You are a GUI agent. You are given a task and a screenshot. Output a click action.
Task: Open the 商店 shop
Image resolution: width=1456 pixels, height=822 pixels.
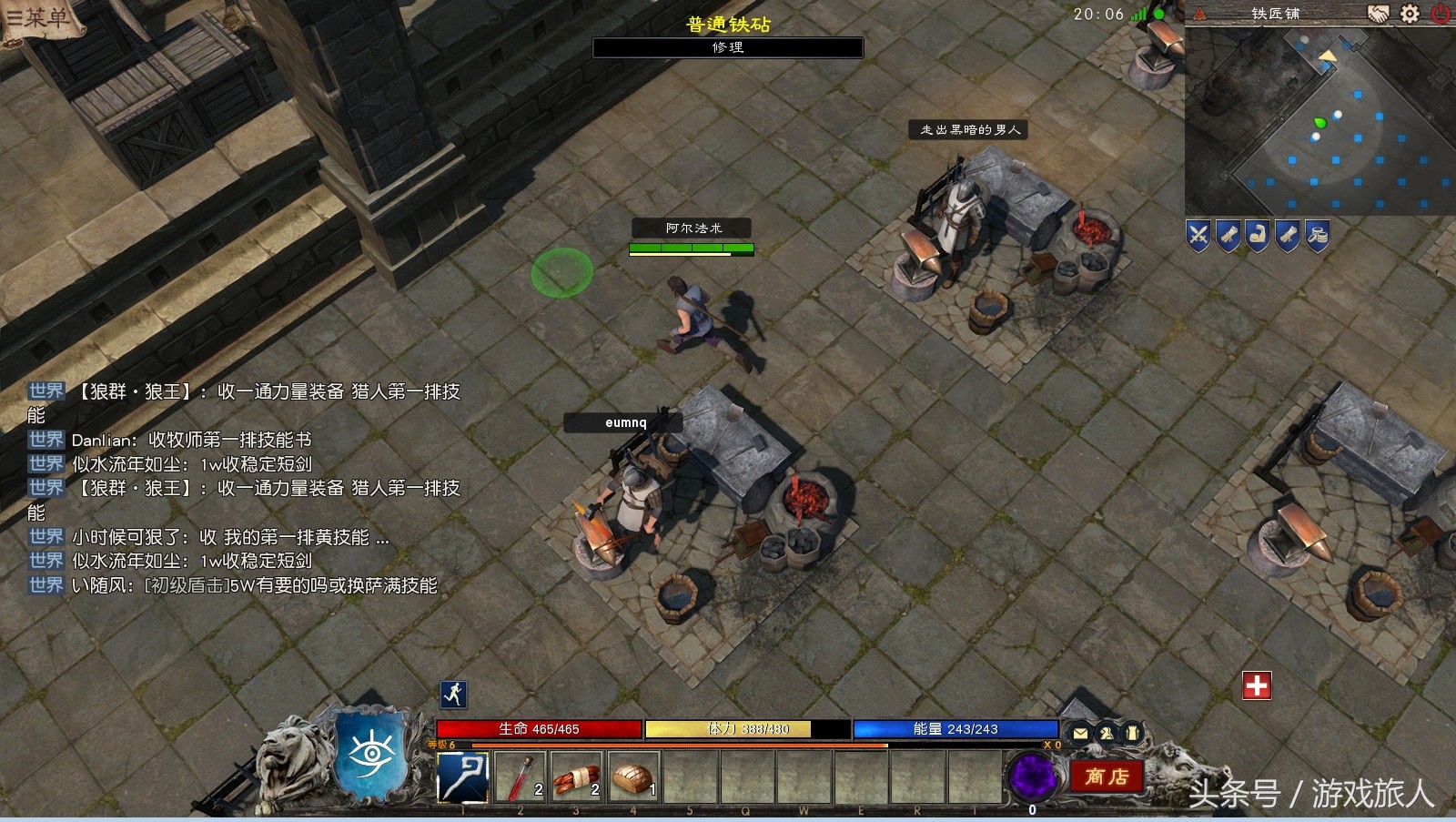click(1106, 776)
